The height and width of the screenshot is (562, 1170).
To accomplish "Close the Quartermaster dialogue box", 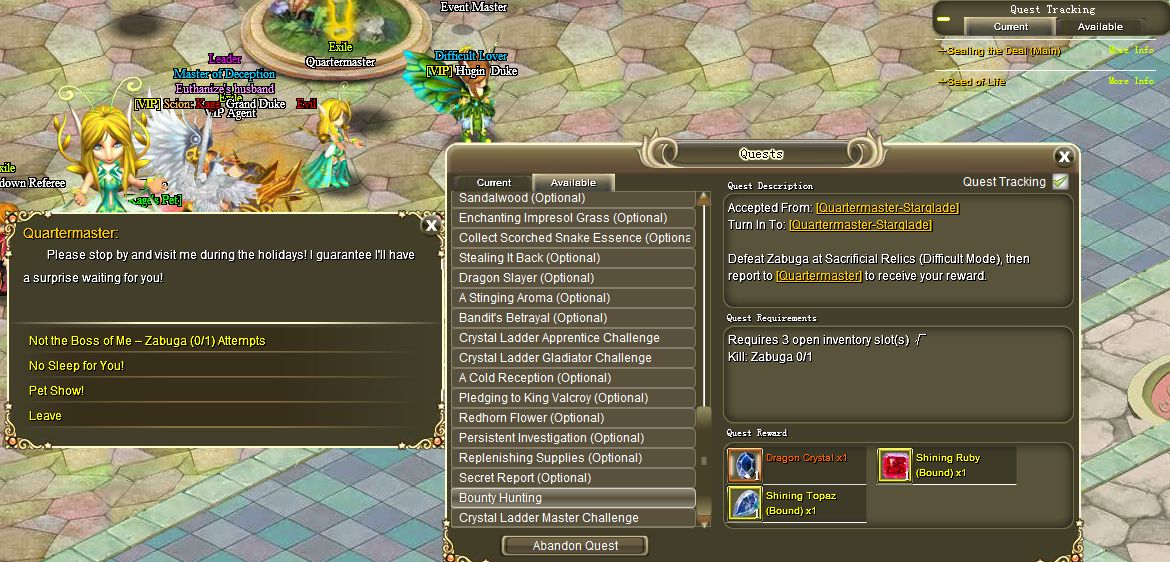I will (x=431, y=225).
